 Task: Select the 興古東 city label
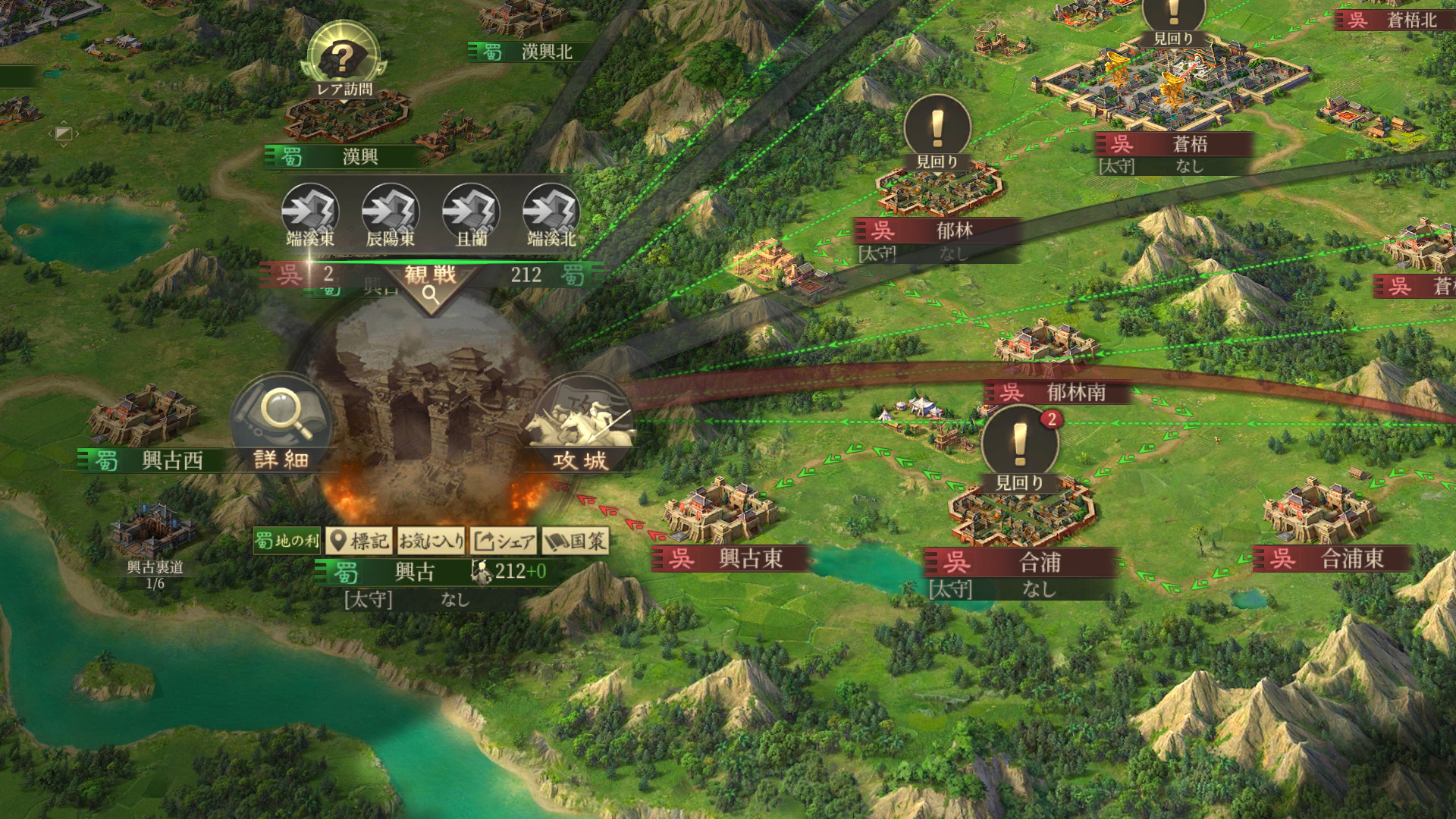(x=730, y=559)
